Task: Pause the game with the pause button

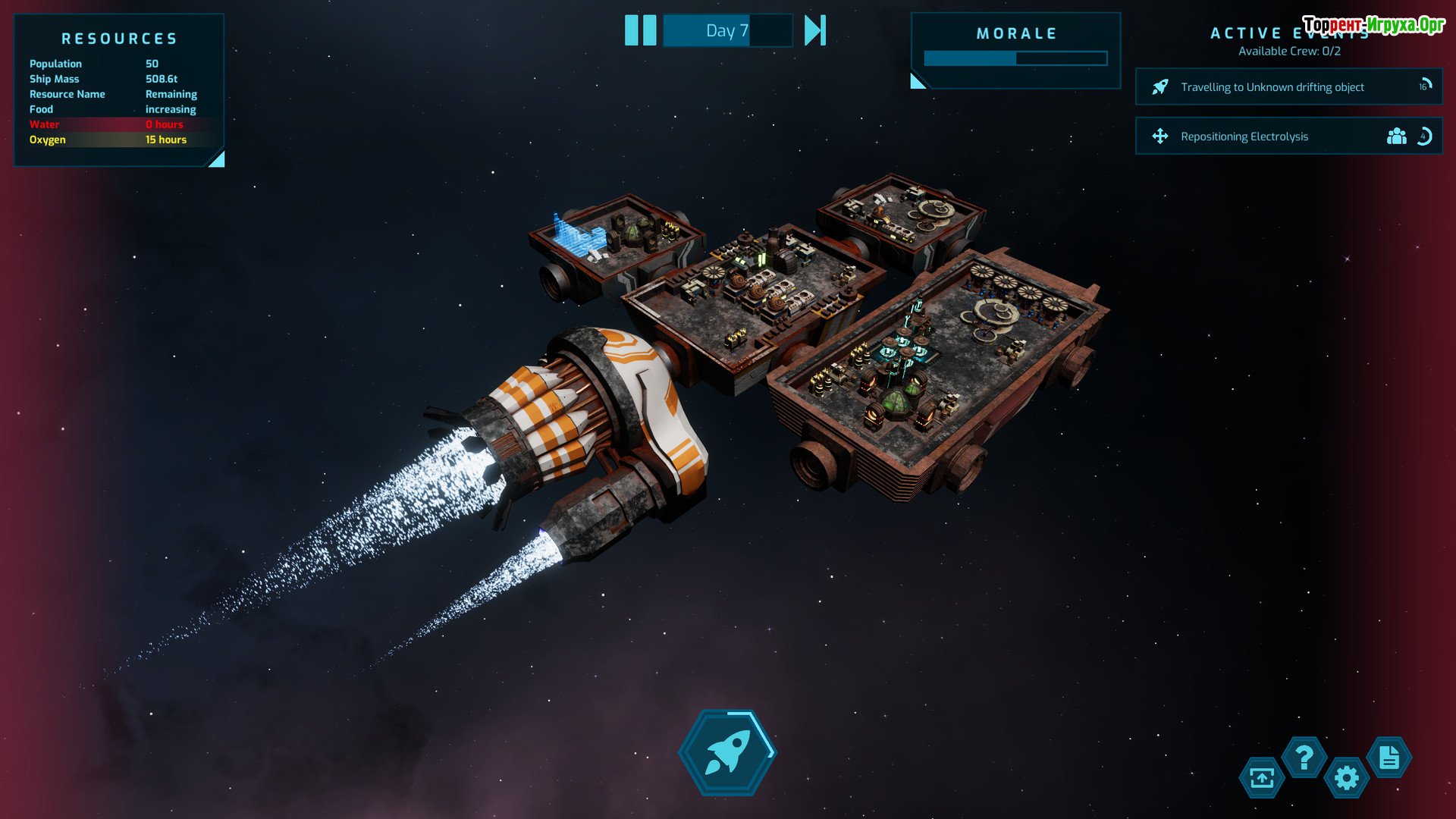Action: 640,31
